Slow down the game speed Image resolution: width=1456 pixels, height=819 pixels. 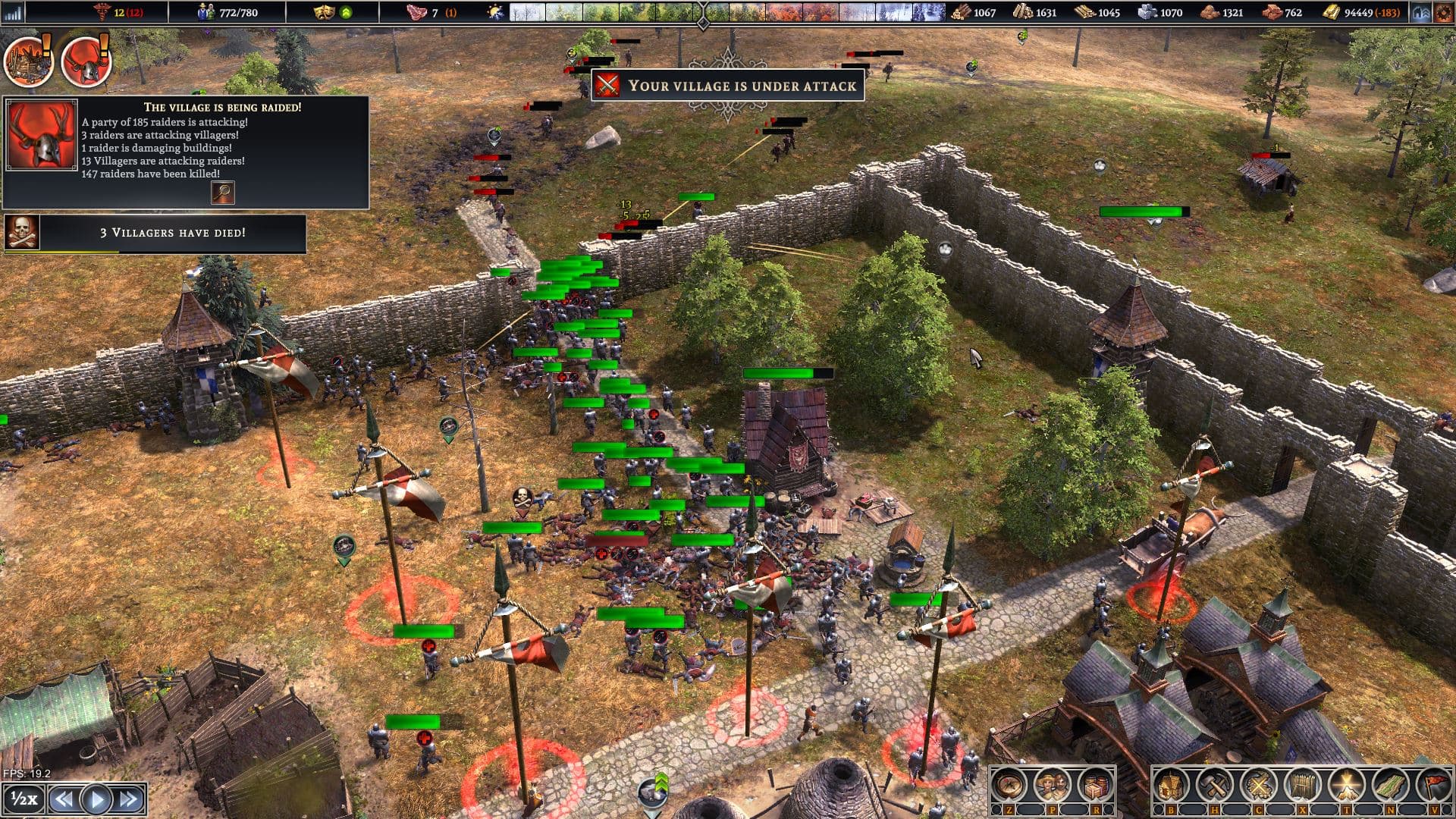(64, 799)
